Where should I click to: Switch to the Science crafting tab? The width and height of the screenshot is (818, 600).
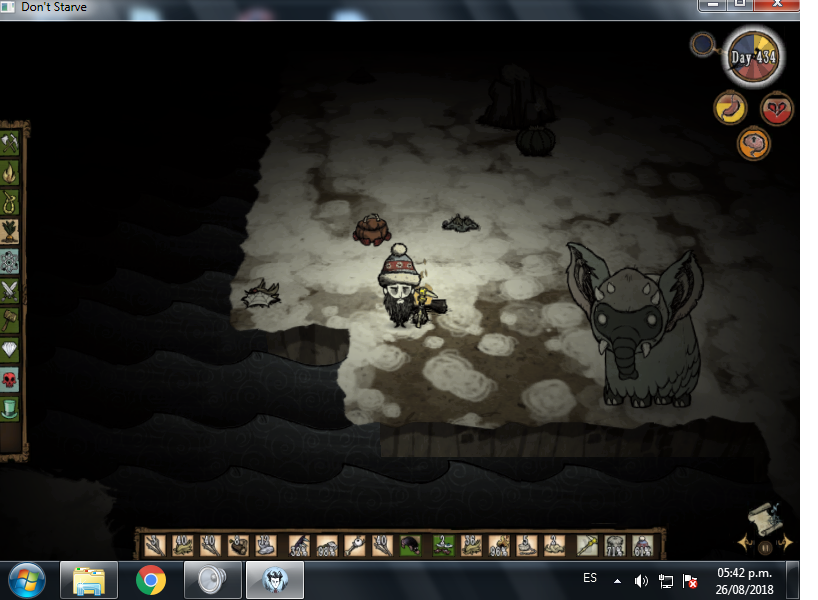[11, 261]
